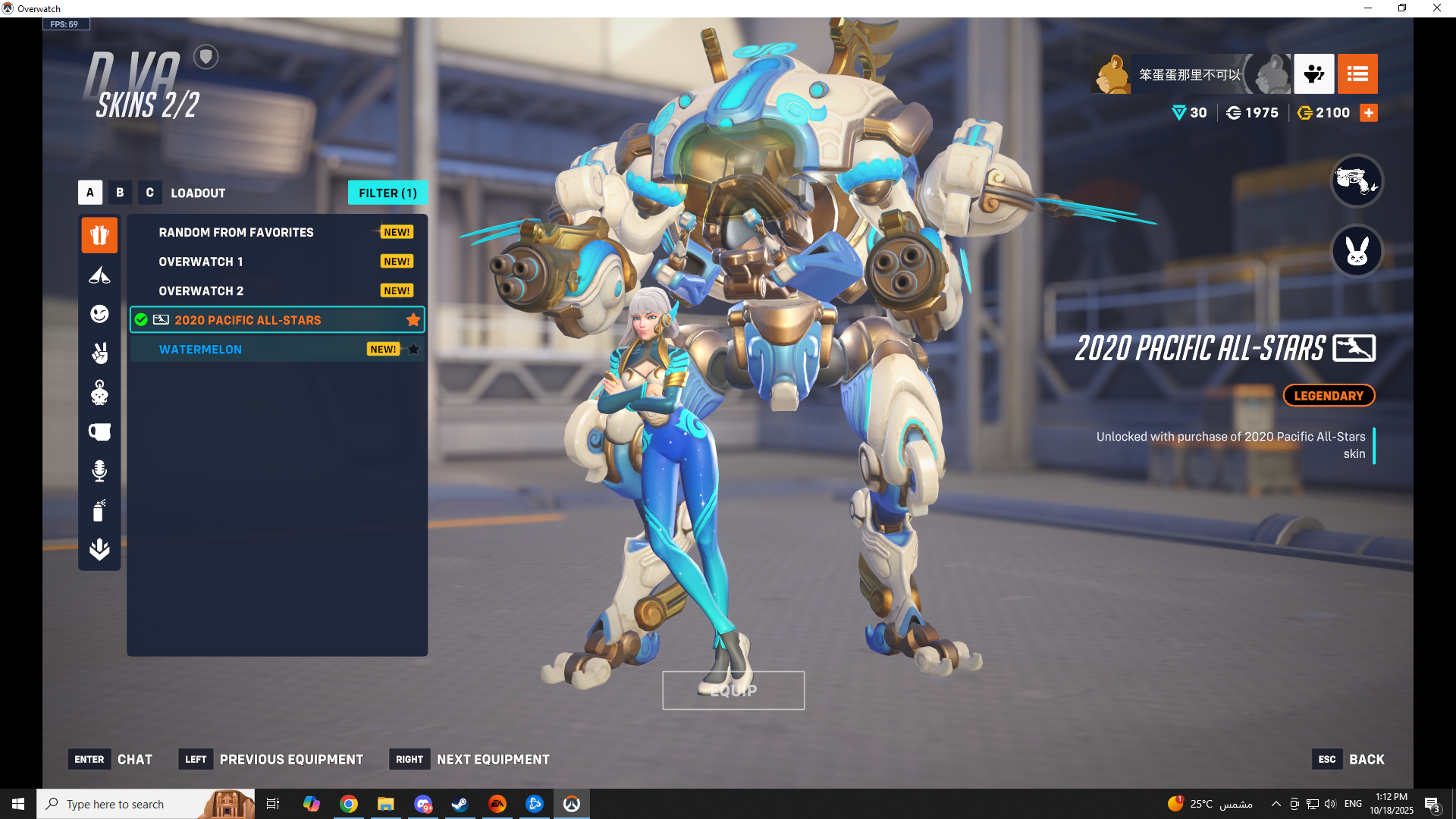Open the spray can sprays category
The image size is (1456, 819).
click(99, 510)
